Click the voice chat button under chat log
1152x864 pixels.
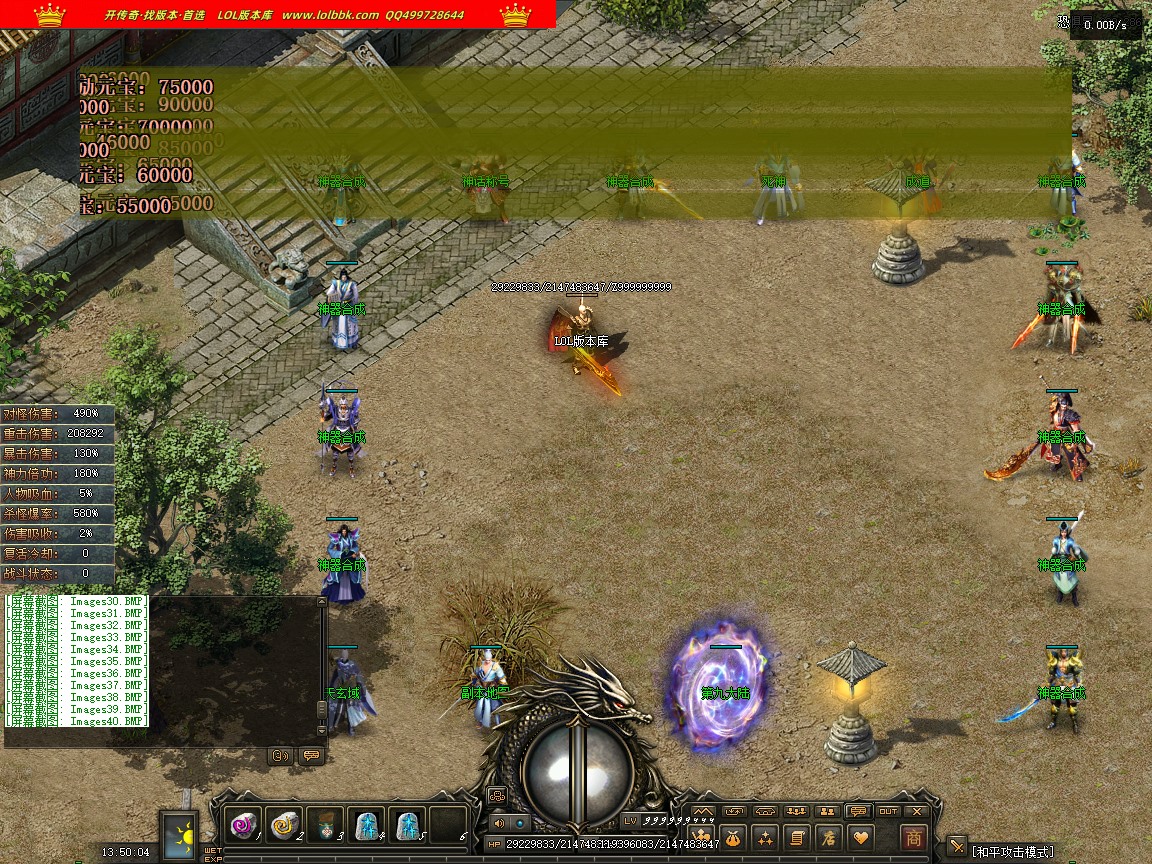[281, 756]
